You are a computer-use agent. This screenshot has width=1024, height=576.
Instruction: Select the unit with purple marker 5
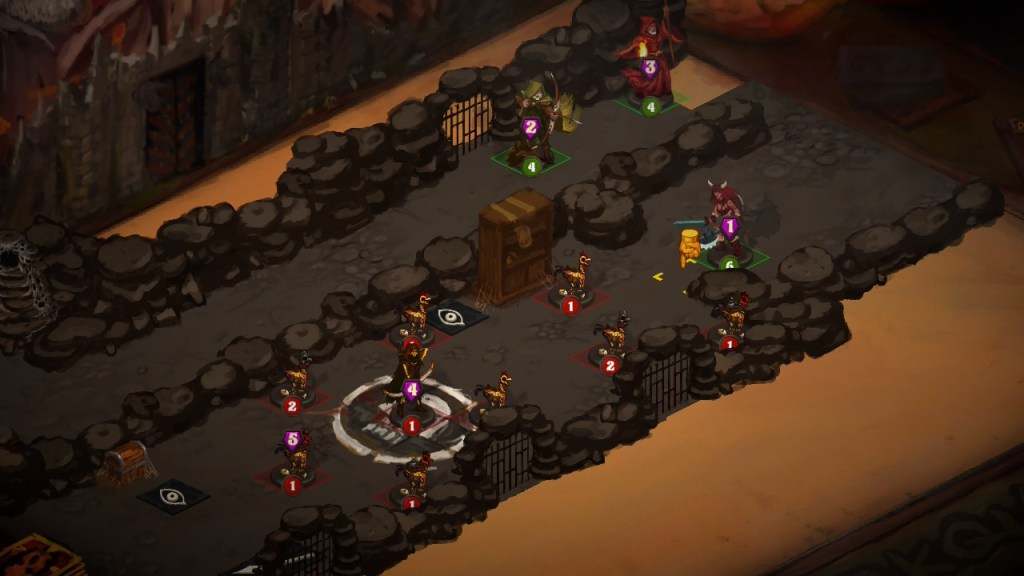tap(294, 456)
